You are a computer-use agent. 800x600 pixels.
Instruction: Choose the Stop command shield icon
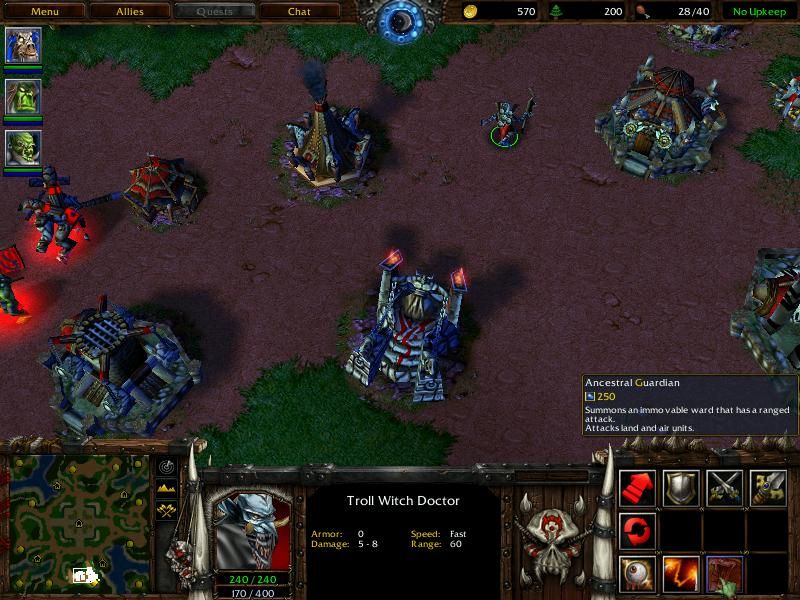(681, 487)
